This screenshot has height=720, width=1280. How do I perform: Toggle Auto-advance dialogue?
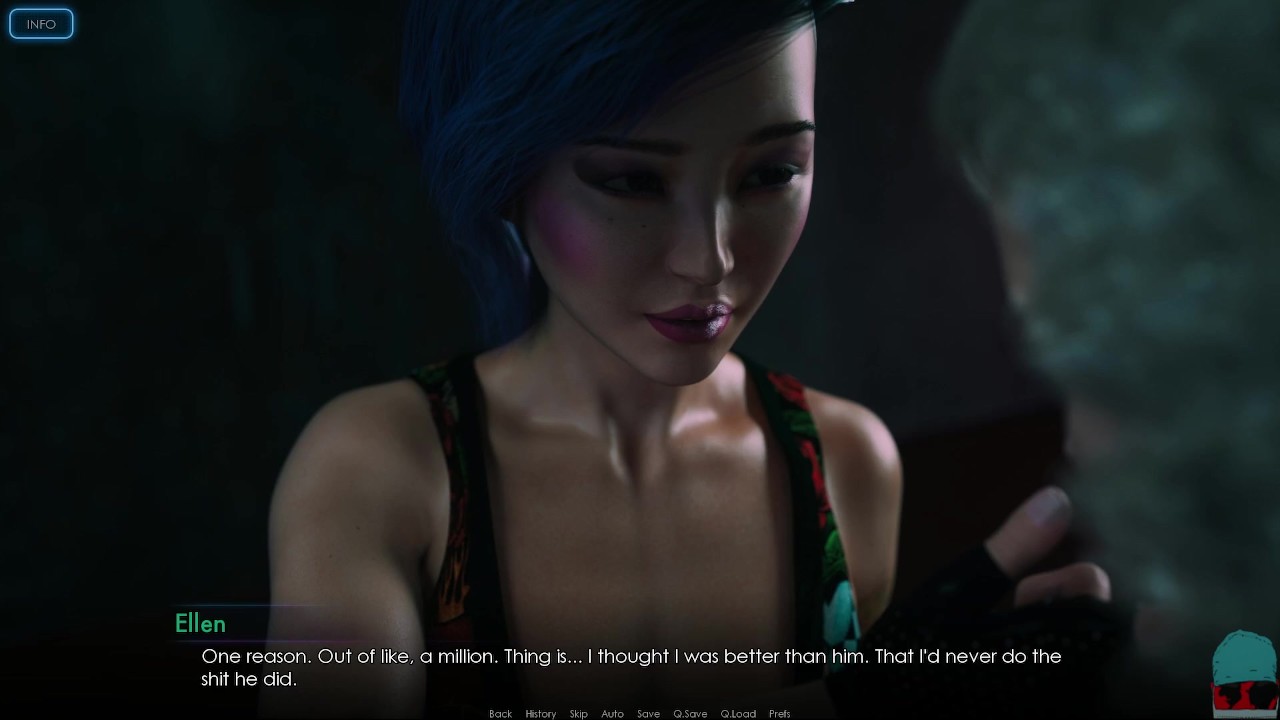pos(612,714)
